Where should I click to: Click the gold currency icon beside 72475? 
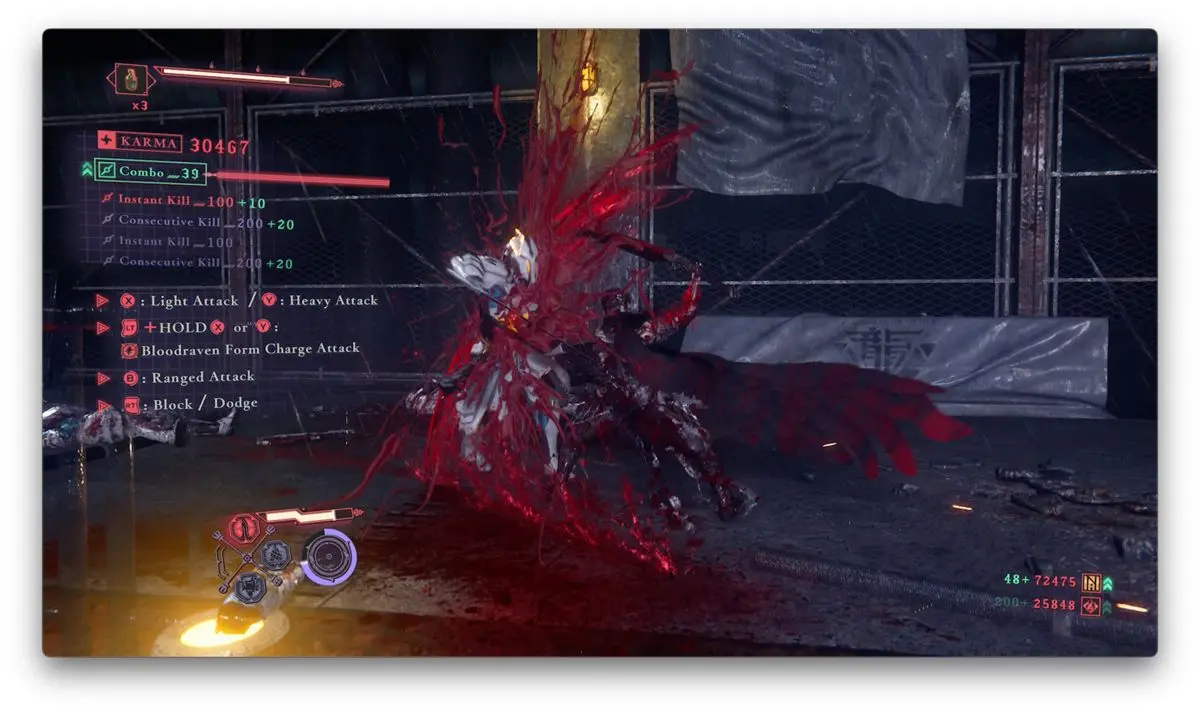(x=1090, y=581)
